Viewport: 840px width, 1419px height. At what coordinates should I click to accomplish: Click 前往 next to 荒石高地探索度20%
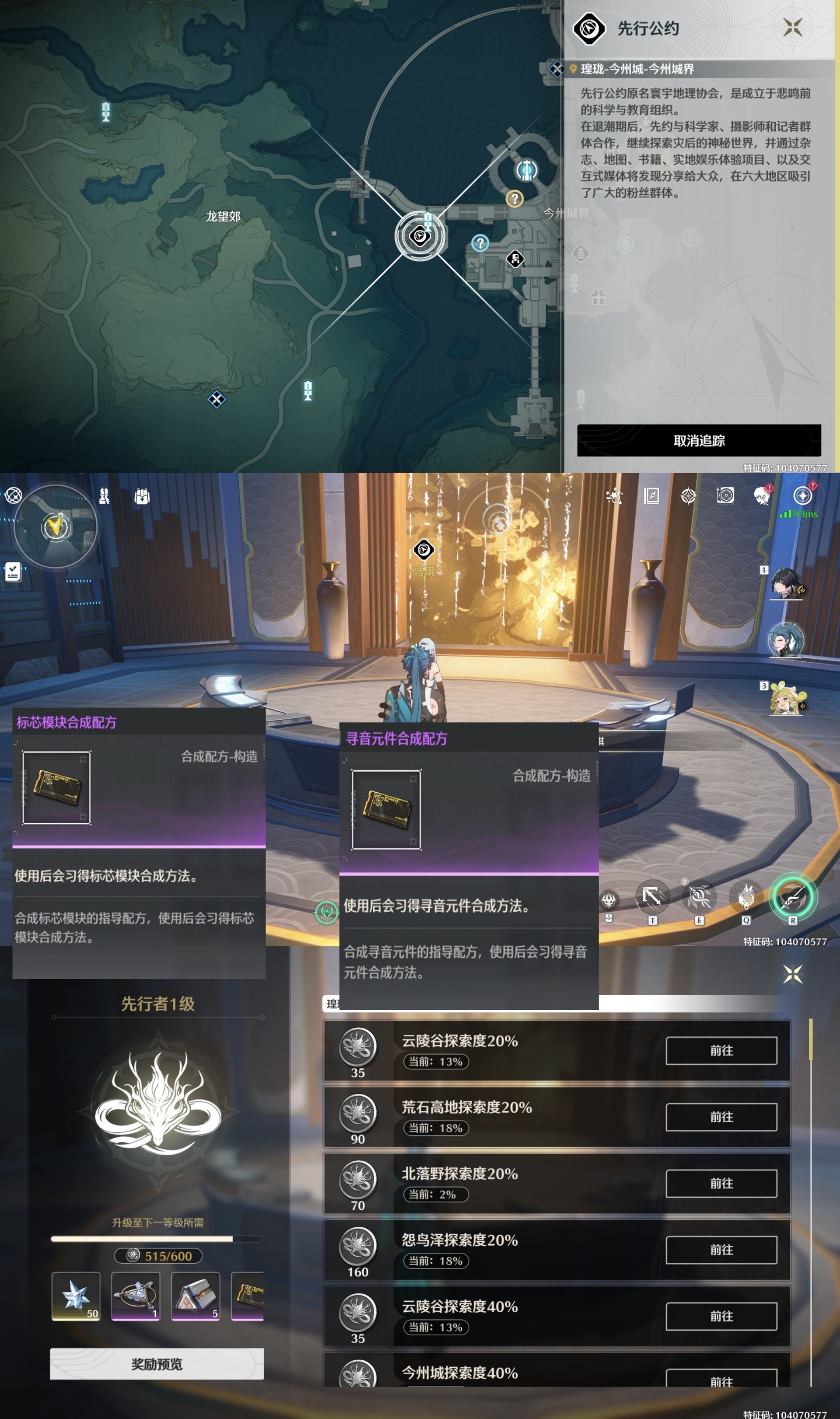(x=723, y=1117)
